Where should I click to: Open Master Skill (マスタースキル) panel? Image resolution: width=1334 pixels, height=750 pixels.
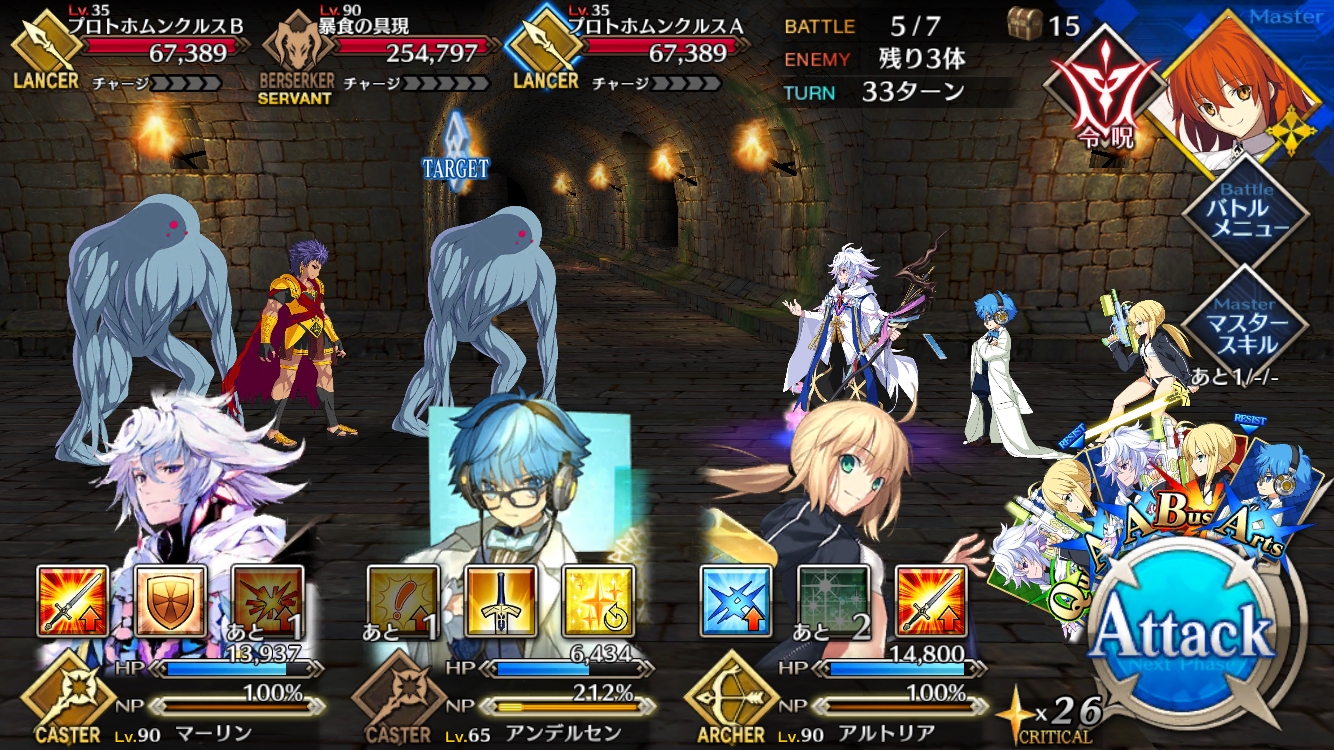coord(1245,330)
